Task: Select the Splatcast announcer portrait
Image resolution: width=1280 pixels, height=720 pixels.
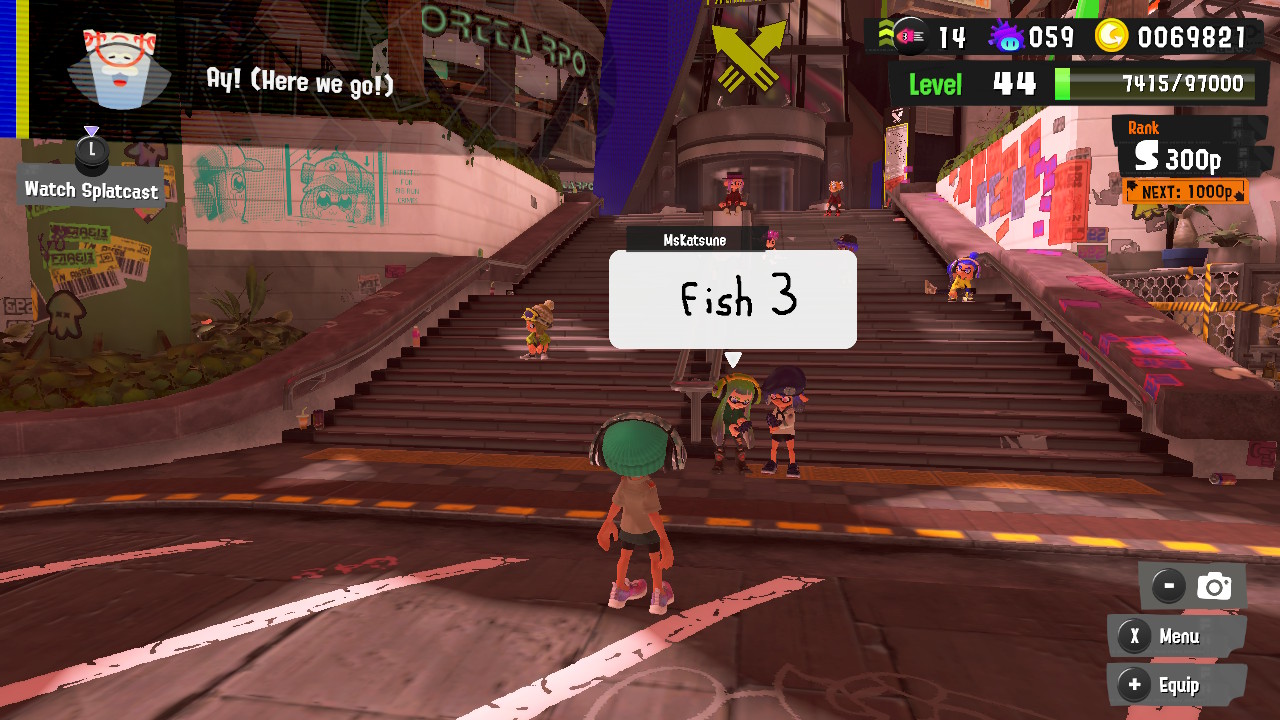Action: (118, 68)
